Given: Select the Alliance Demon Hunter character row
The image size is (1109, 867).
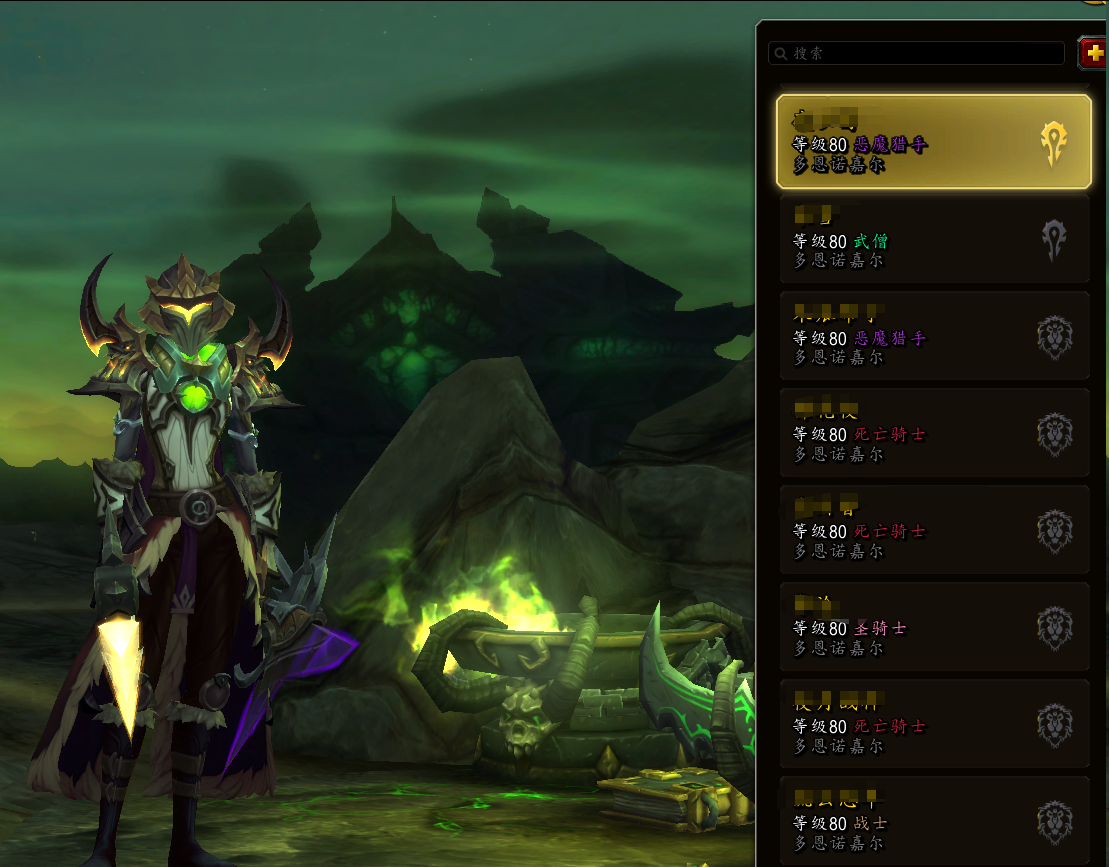Looking at the screenshot, I should [x=933, y=336].
